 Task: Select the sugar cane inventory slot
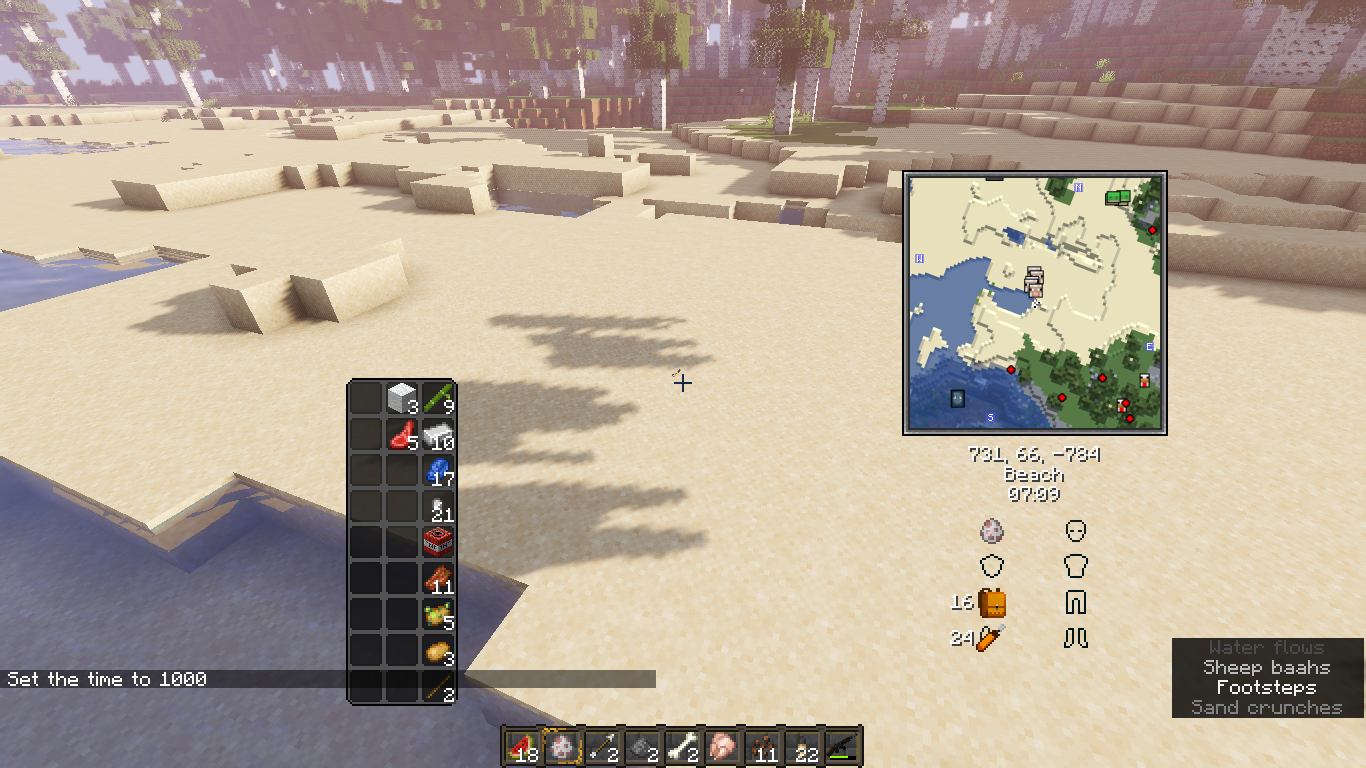(x=438, y=398)
